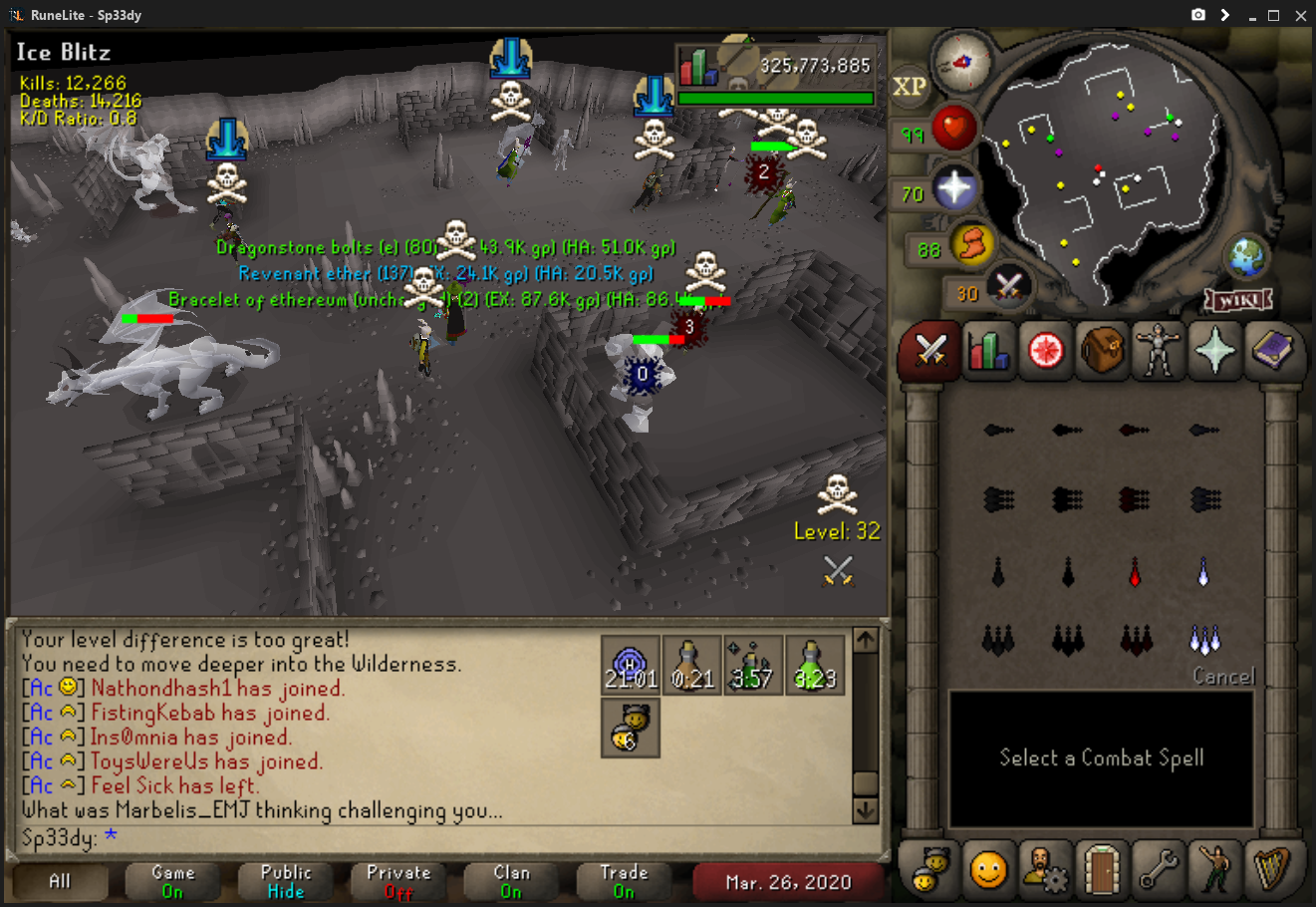Viewport: 1316px width, 907px height.
Task: Cancel the autocast spell selection
Action: coord(1223,677)
